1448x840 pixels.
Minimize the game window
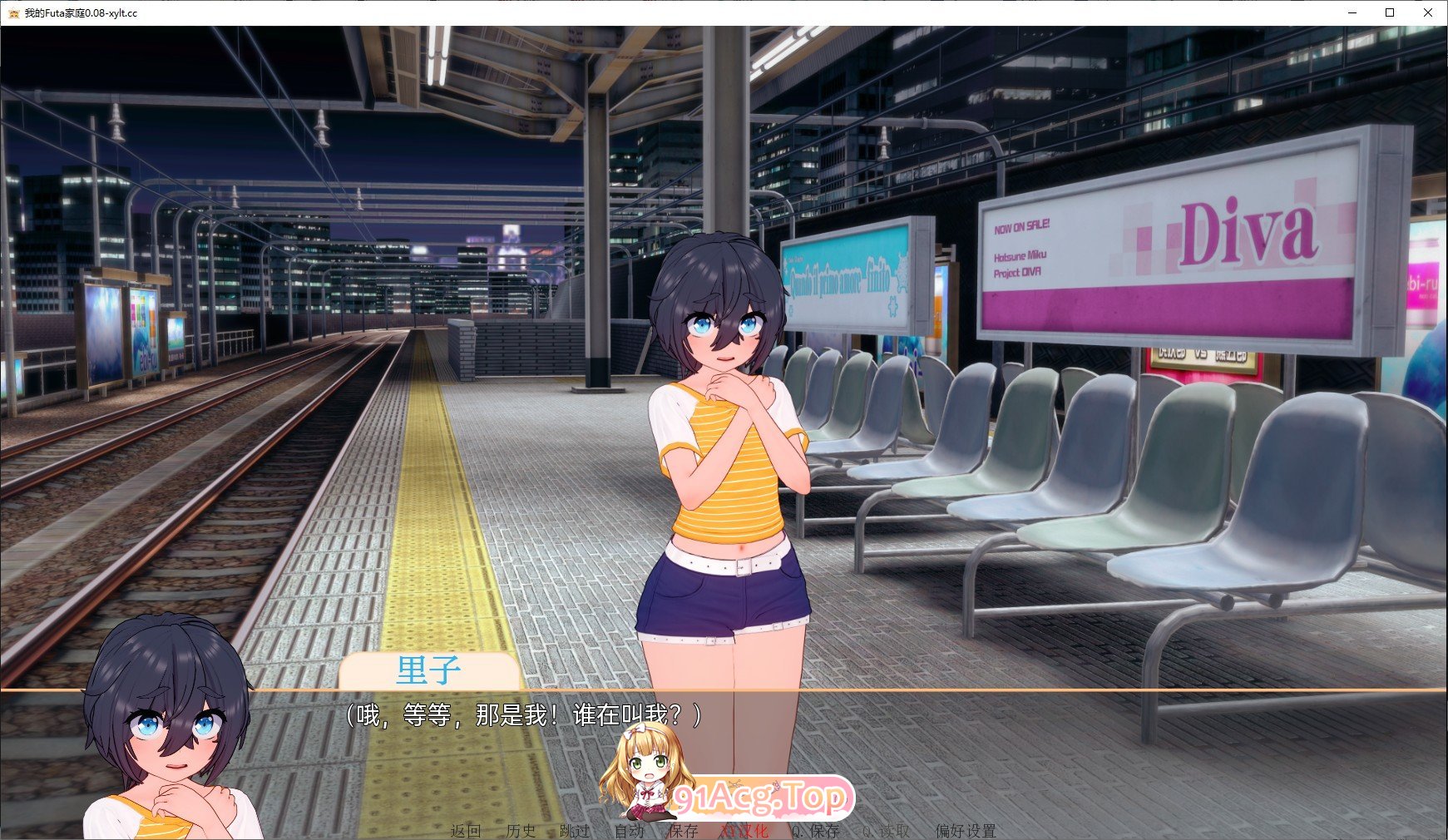pyautogui.click(x=1352, y=12)
